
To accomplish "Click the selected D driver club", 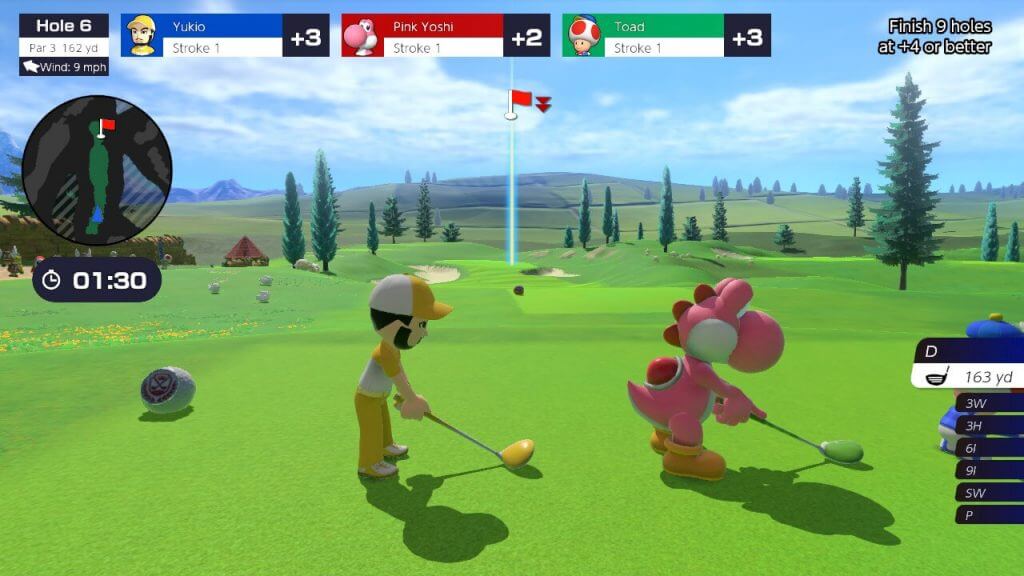I will click(968, 364).
